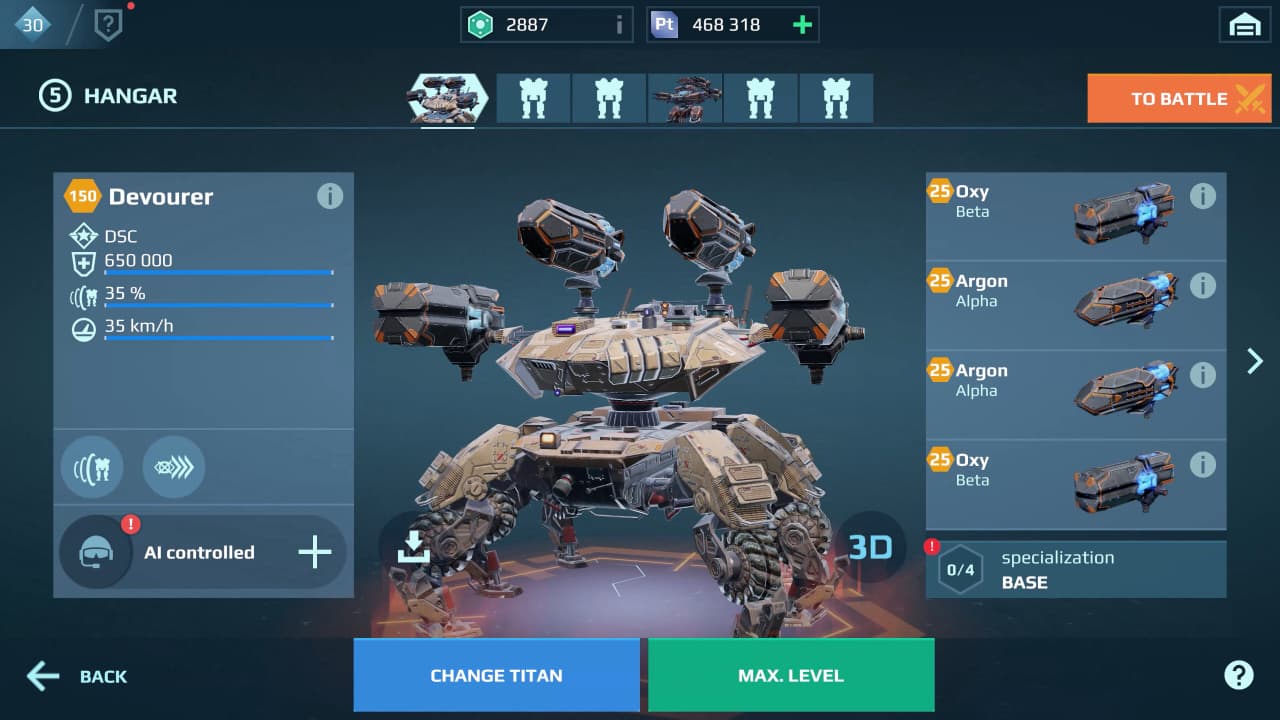Open the help question mark

pyautogui.click(x=1238, y=675)
